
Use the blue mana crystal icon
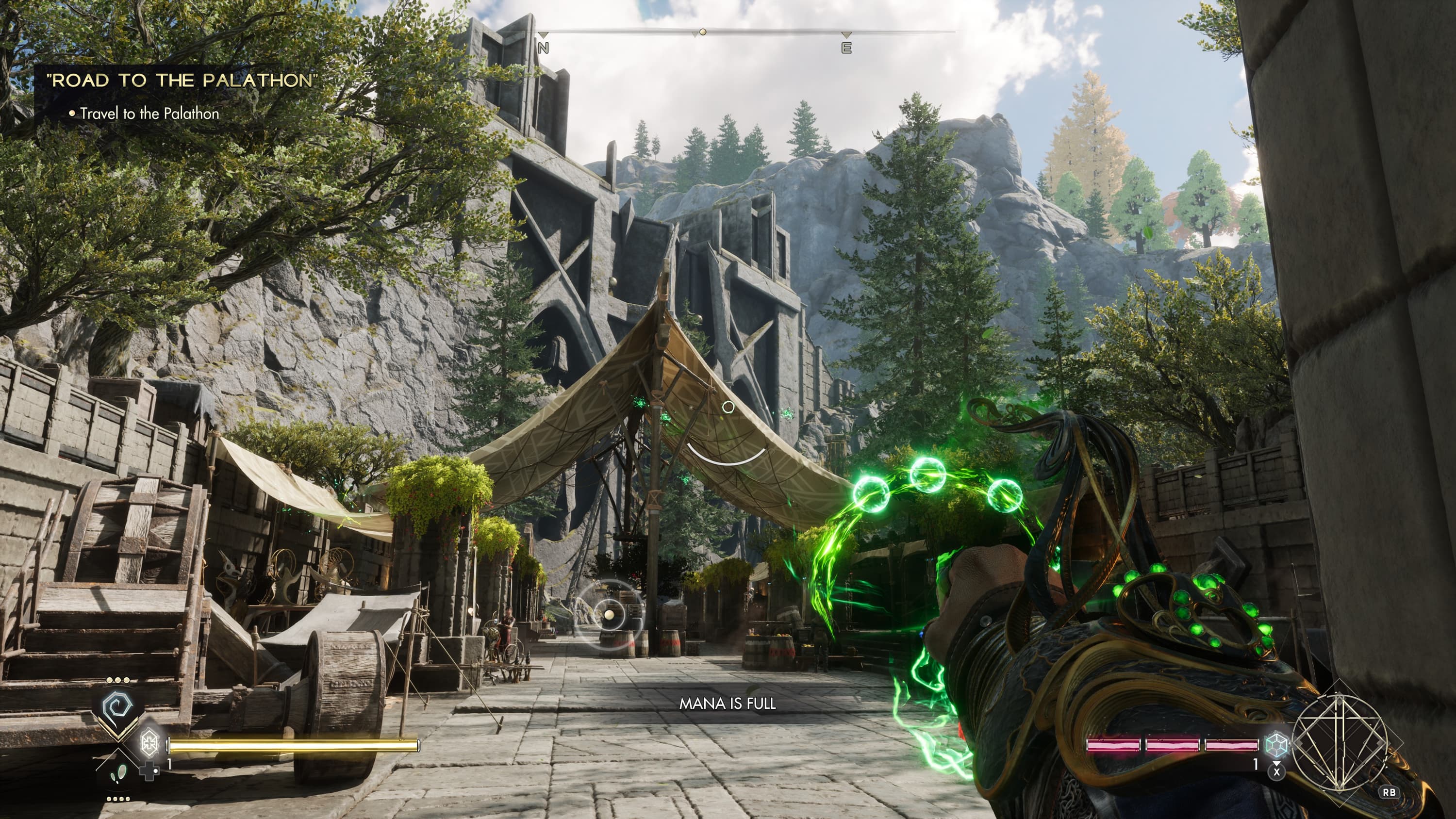1275,744
